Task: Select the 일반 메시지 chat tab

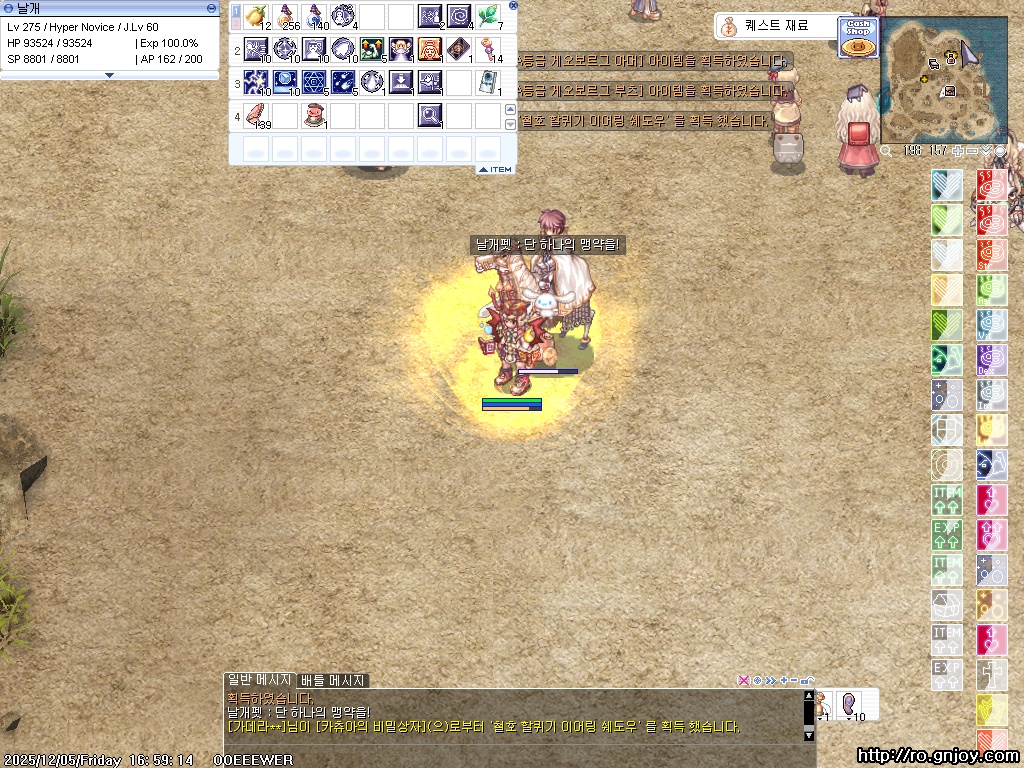Action: click(x=259, y=680)
